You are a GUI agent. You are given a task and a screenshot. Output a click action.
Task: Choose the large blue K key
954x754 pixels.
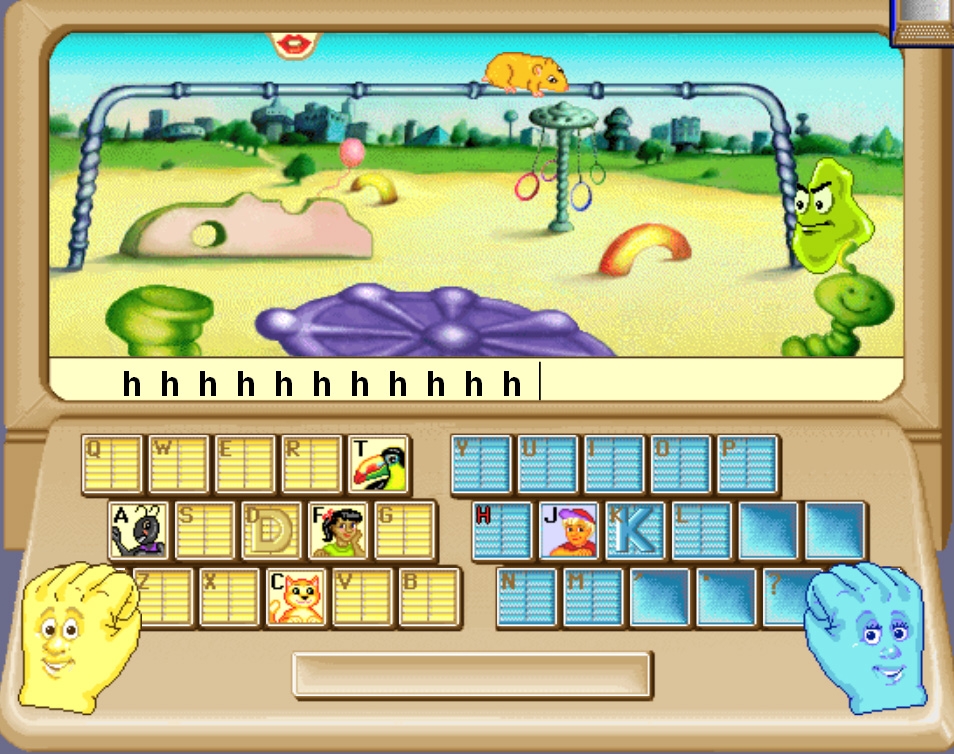635,530
